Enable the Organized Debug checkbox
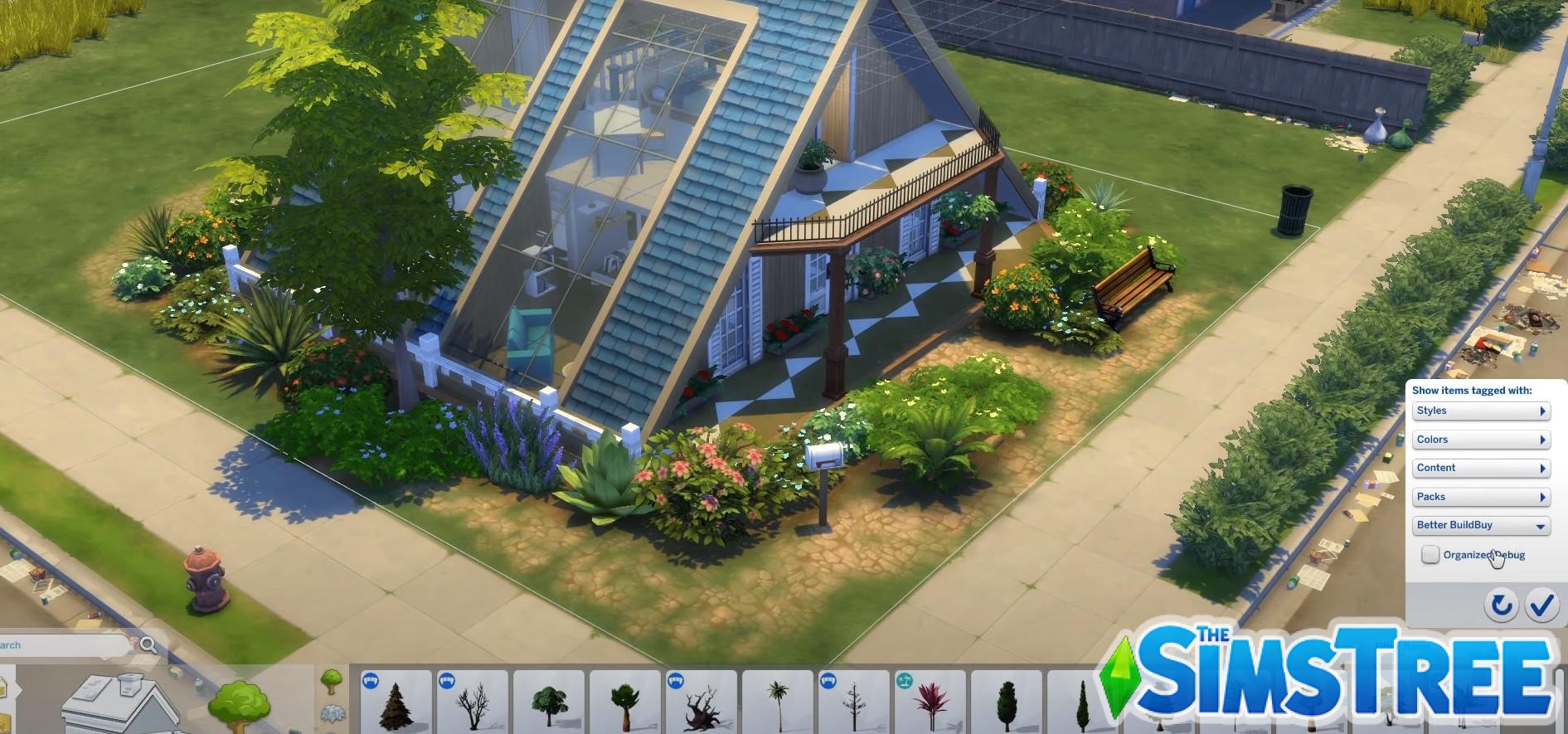1568x734 pixels. pos(1430,554)
